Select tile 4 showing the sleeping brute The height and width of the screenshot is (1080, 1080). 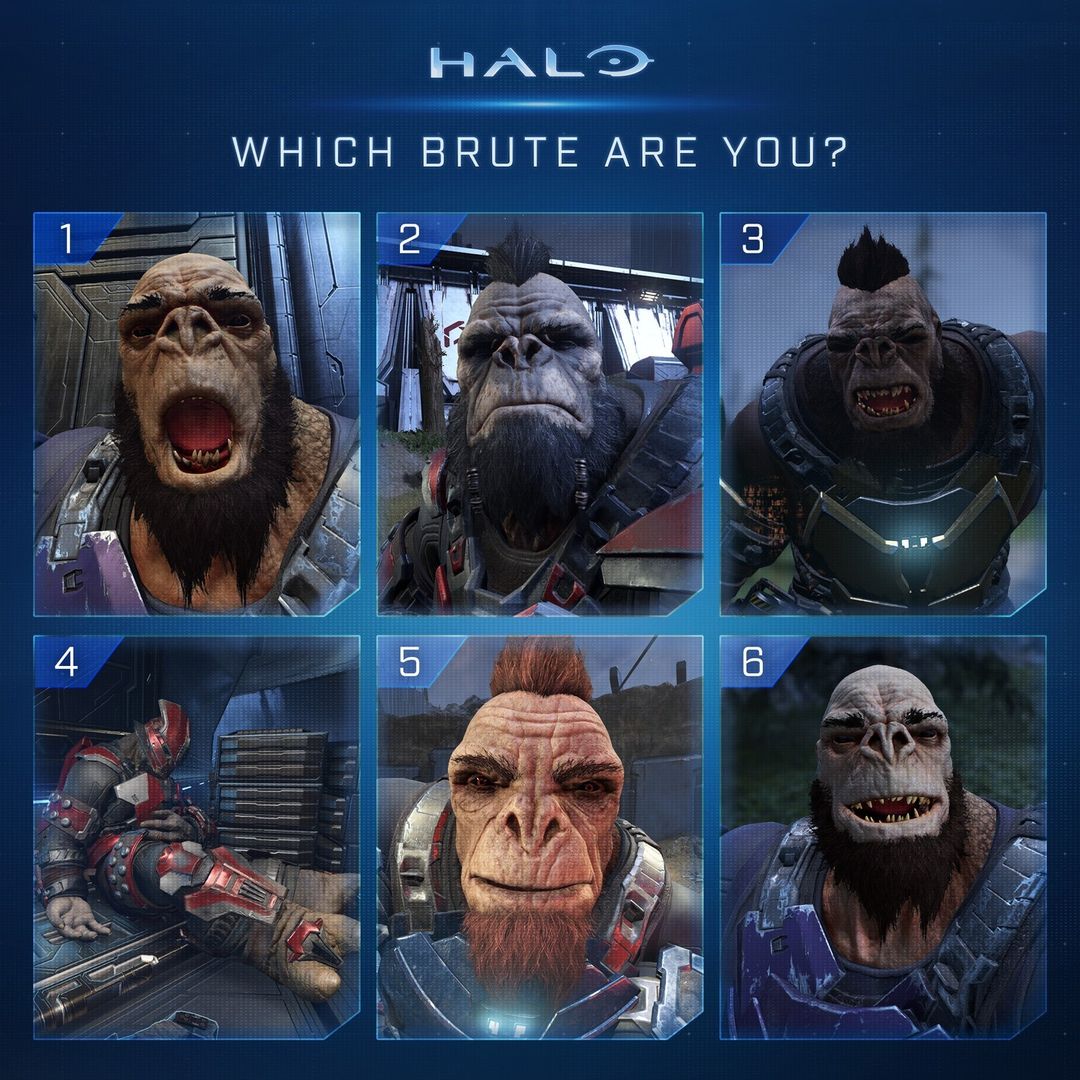[197, 837]
